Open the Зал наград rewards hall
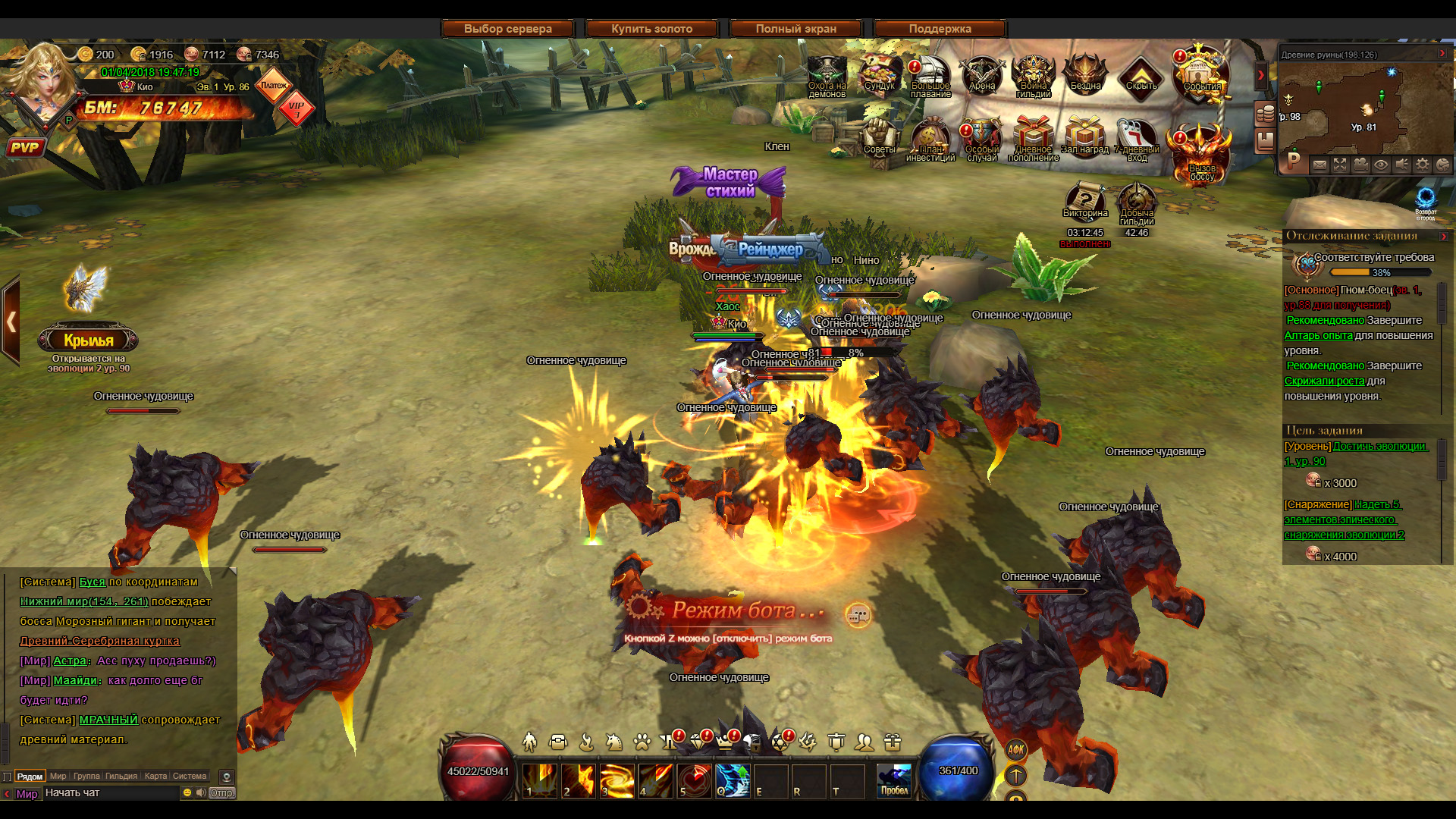The width and height of the screenshot is (1456, 819). tap(1084, 137)
